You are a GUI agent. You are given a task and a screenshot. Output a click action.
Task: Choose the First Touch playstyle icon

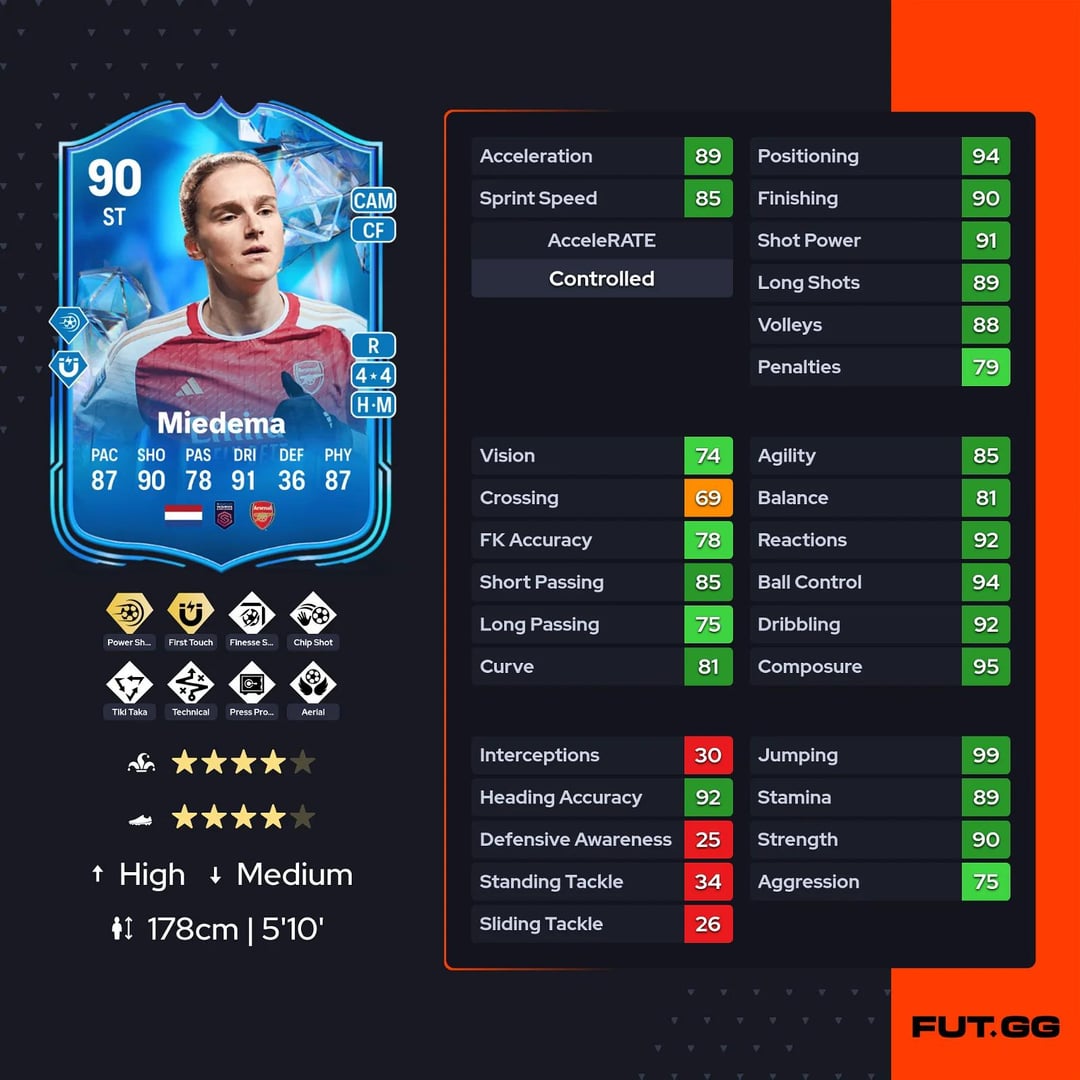point(191,613)
